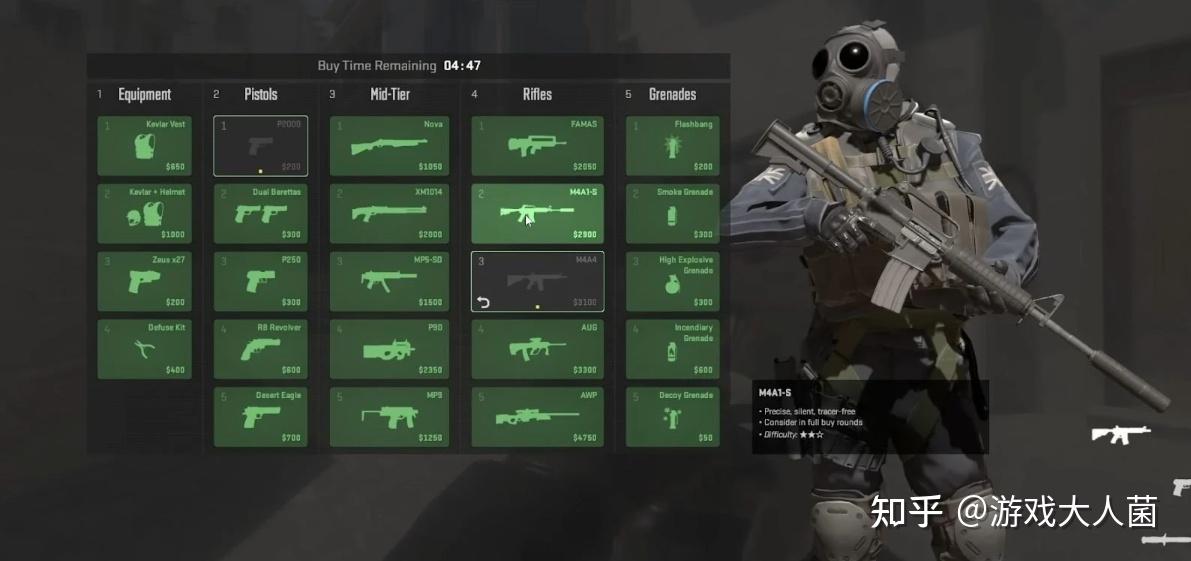
Task: Select the MP9 for $1250
Action: point(389,417)
